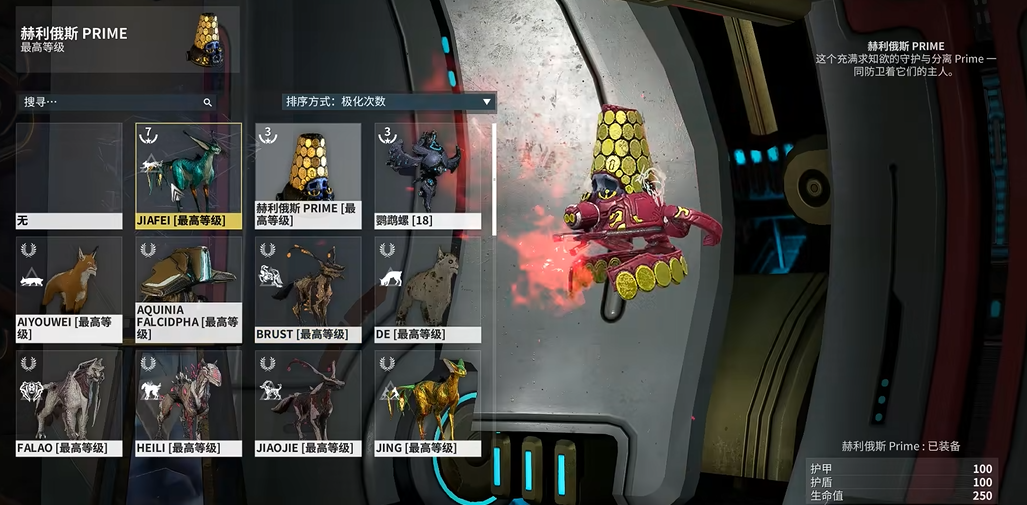Click the companion list scrollbar

(x=494, y=180)
